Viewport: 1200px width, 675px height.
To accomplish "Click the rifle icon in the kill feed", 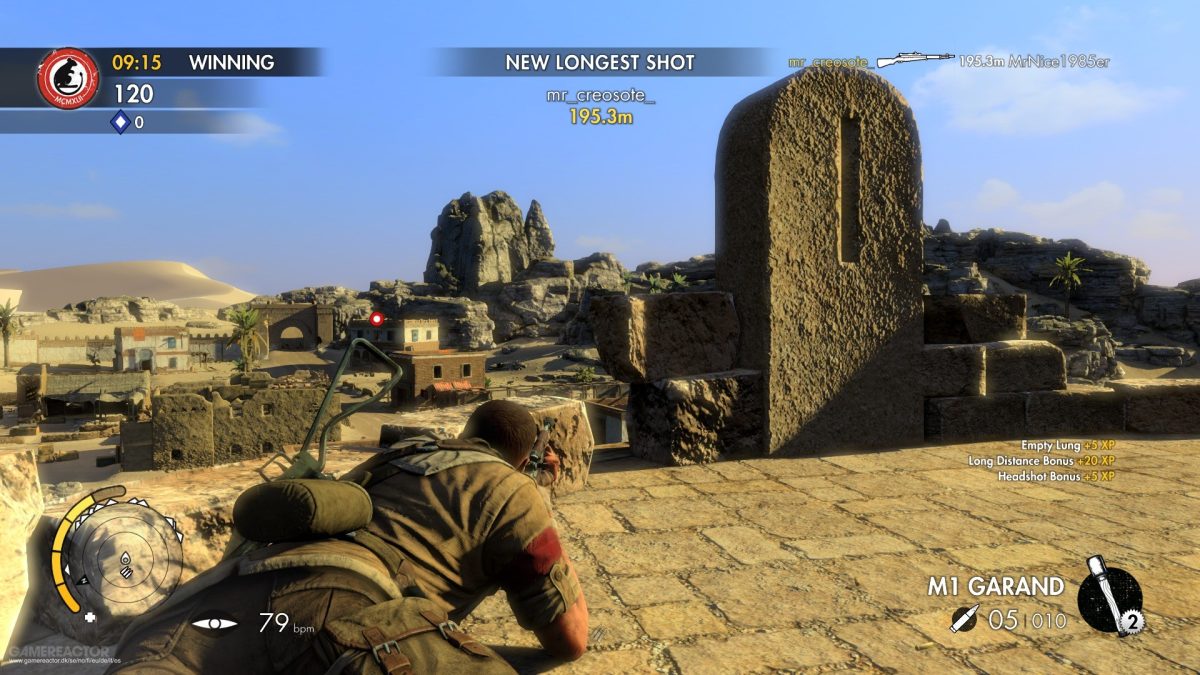I will (x=916, y=60).
